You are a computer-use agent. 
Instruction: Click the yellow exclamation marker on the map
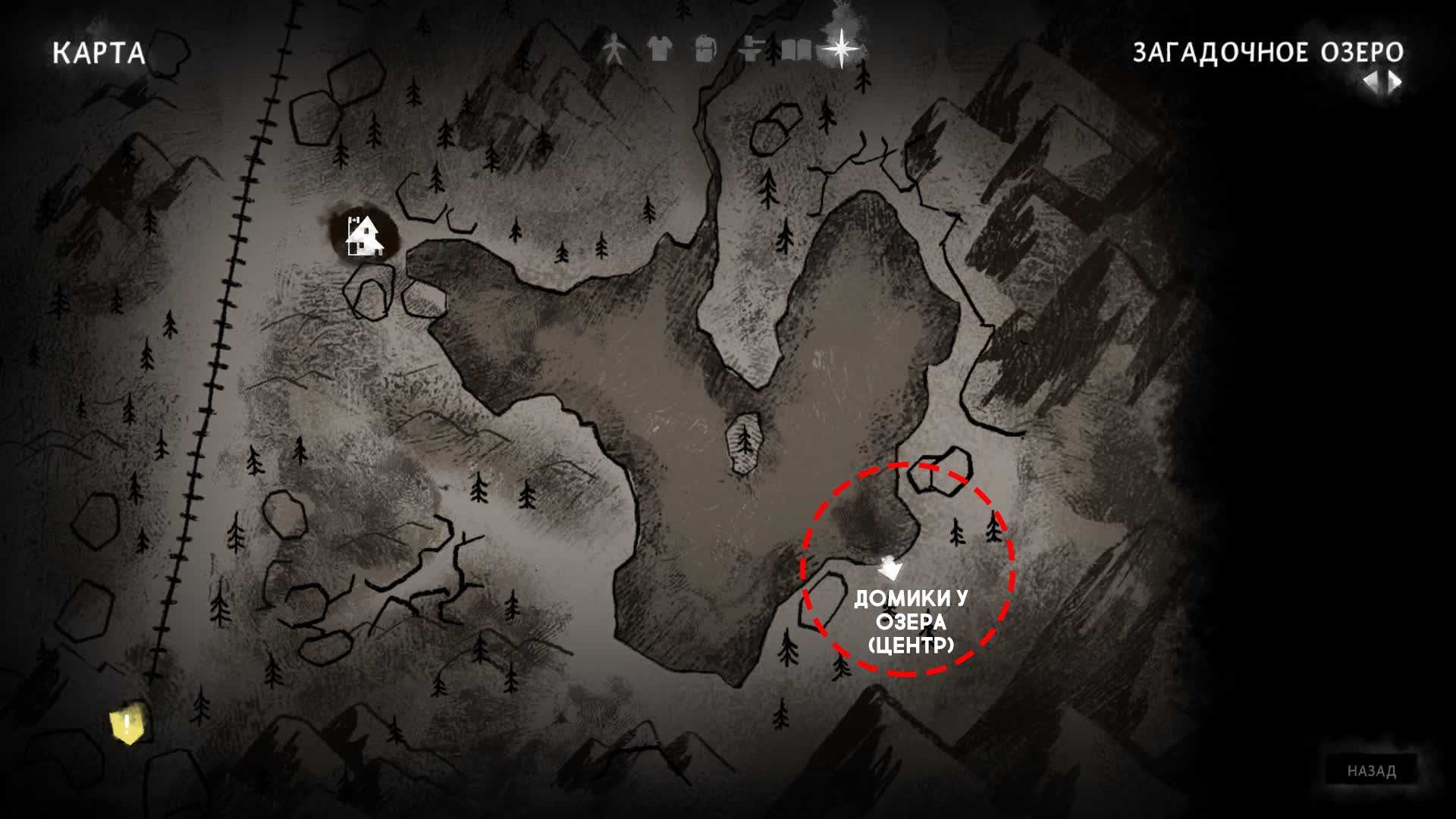click(127, 726)
